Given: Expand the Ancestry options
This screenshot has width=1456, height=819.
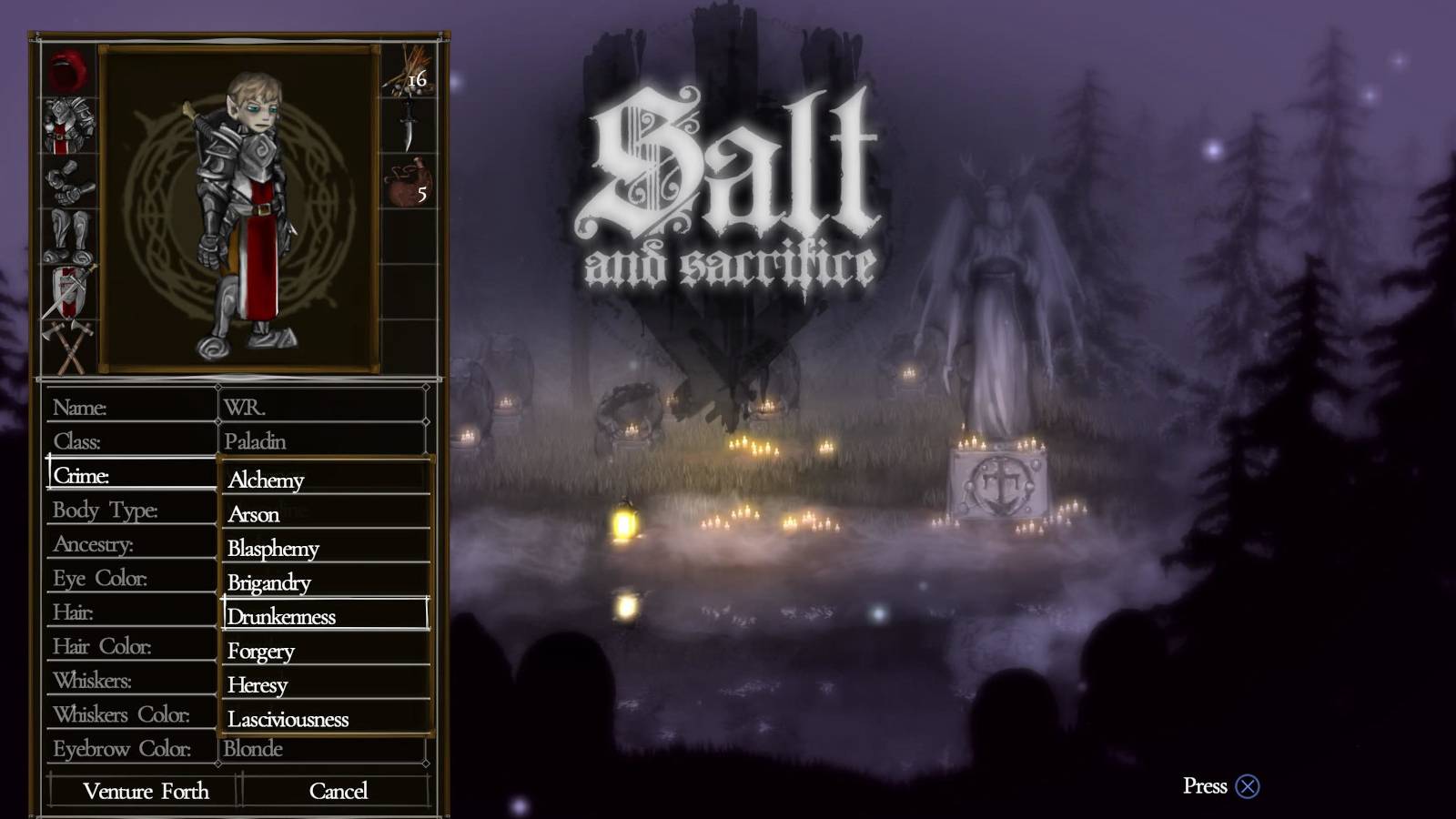Looking at the screenshot, I should pyautogui.click(x=132, y=544).
